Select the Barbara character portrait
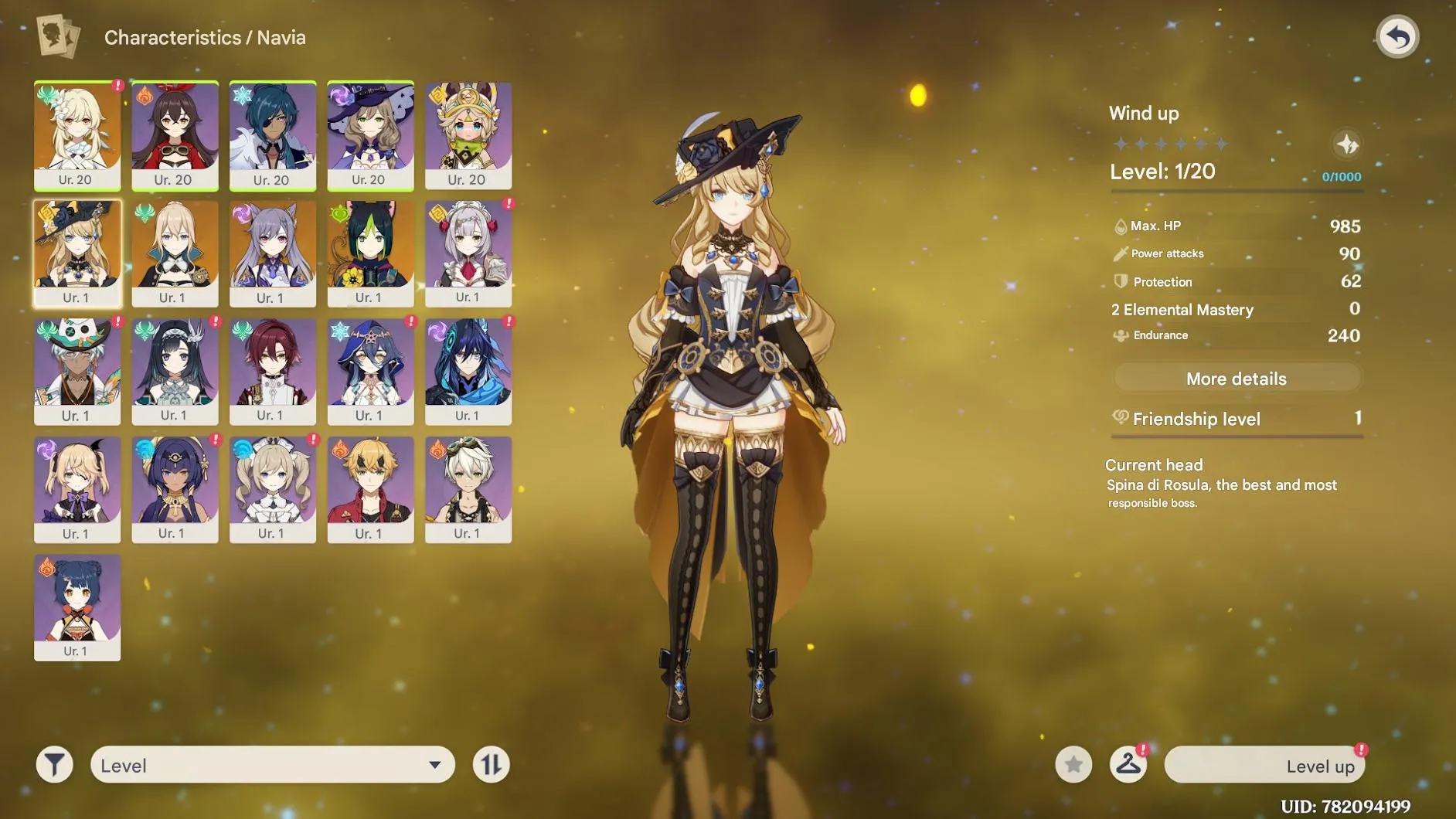 coord(273,490)
